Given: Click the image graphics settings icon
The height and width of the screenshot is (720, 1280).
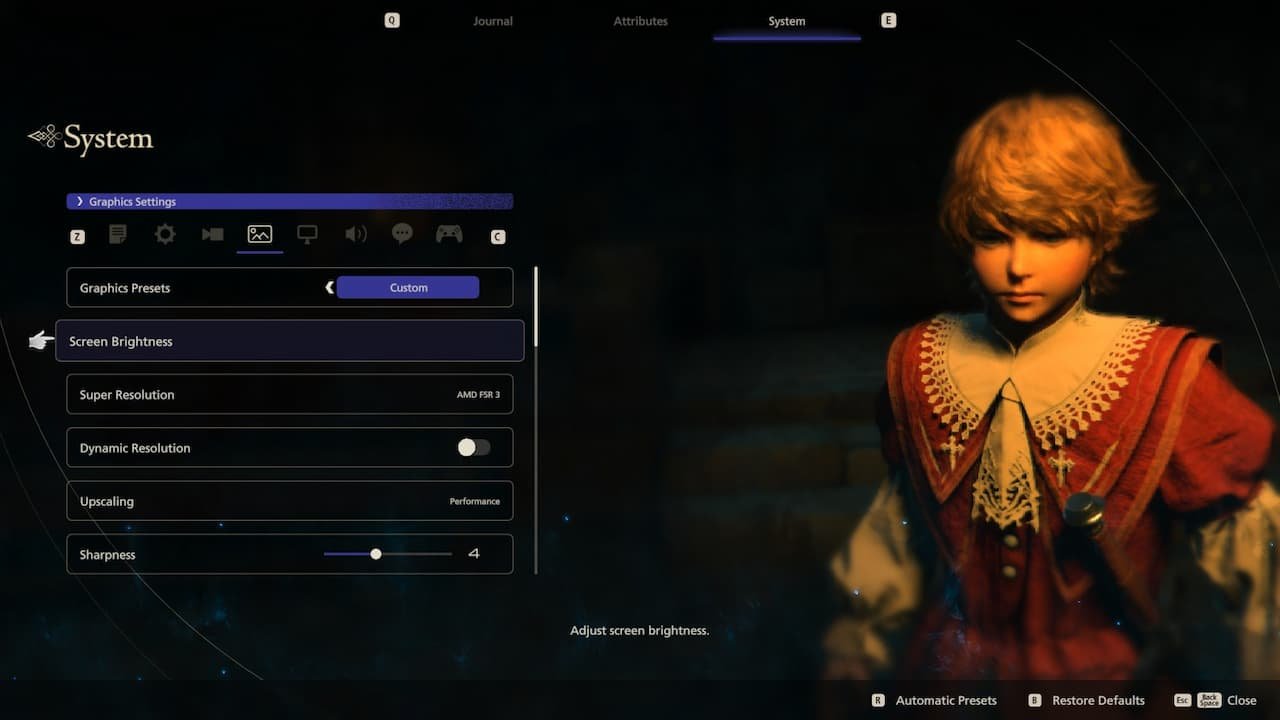Looking at the screenshot, I should (259, 234).
